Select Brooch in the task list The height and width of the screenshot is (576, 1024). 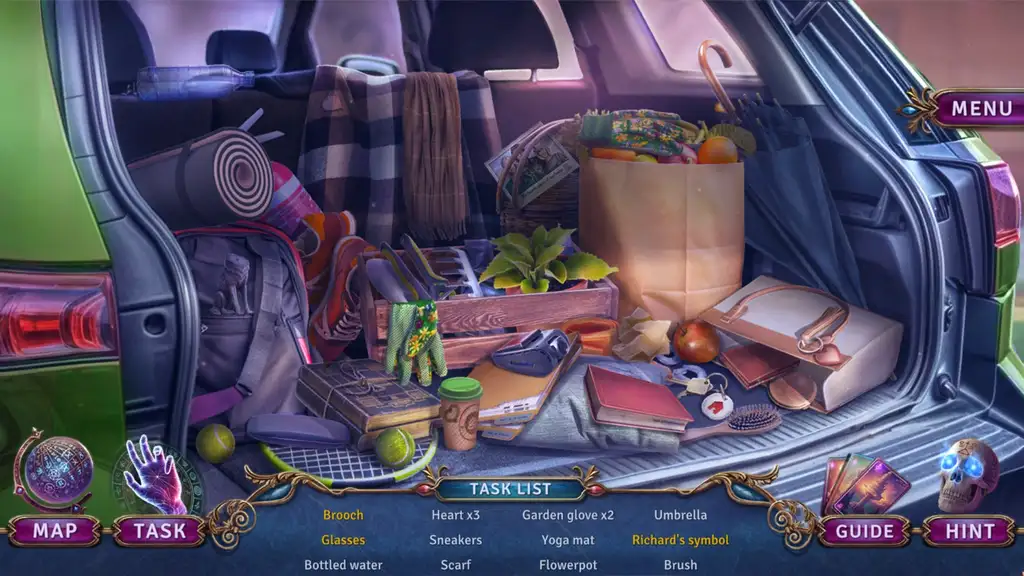343,515
